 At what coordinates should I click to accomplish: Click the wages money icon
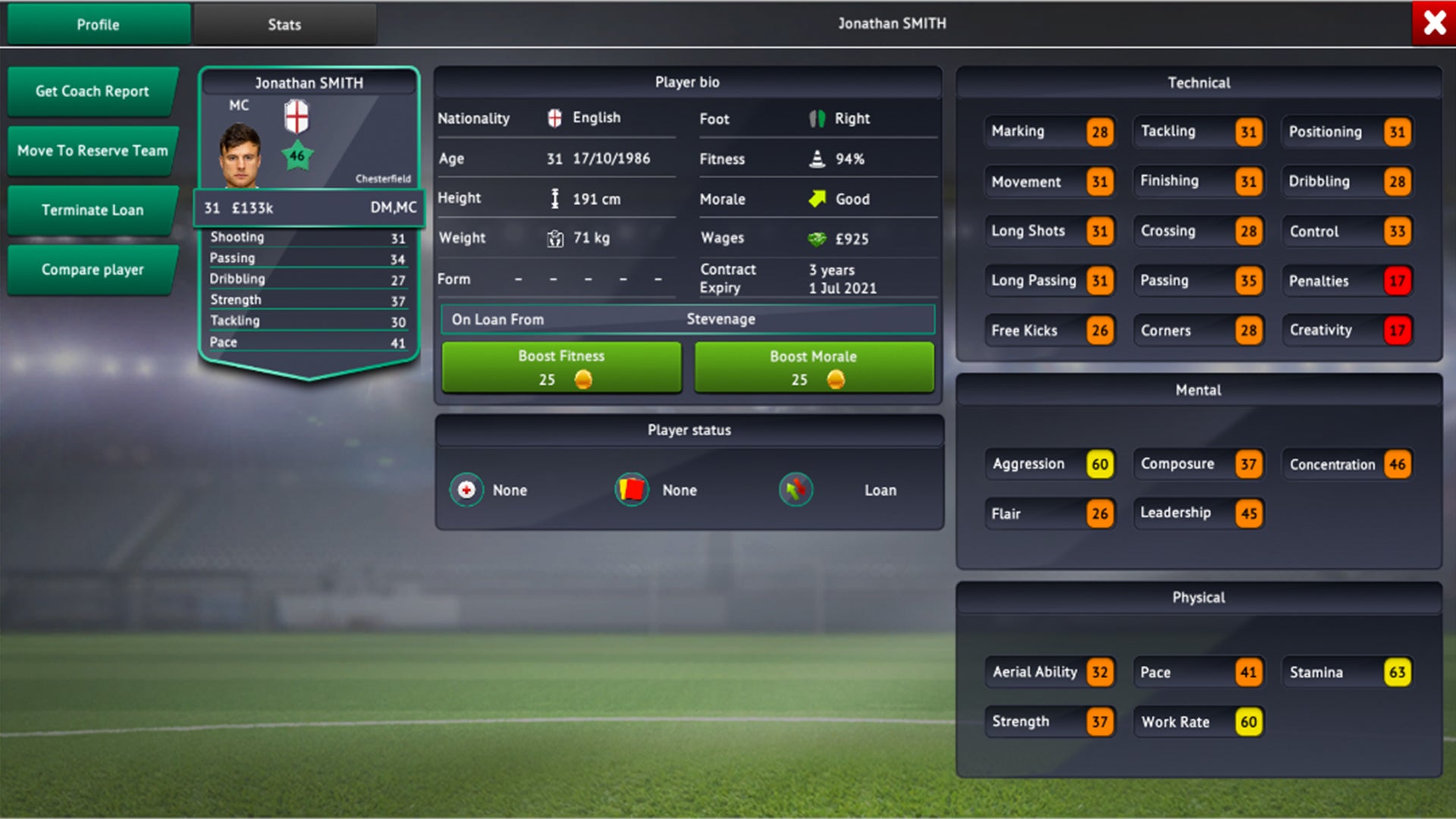click(x=816, y=237)
